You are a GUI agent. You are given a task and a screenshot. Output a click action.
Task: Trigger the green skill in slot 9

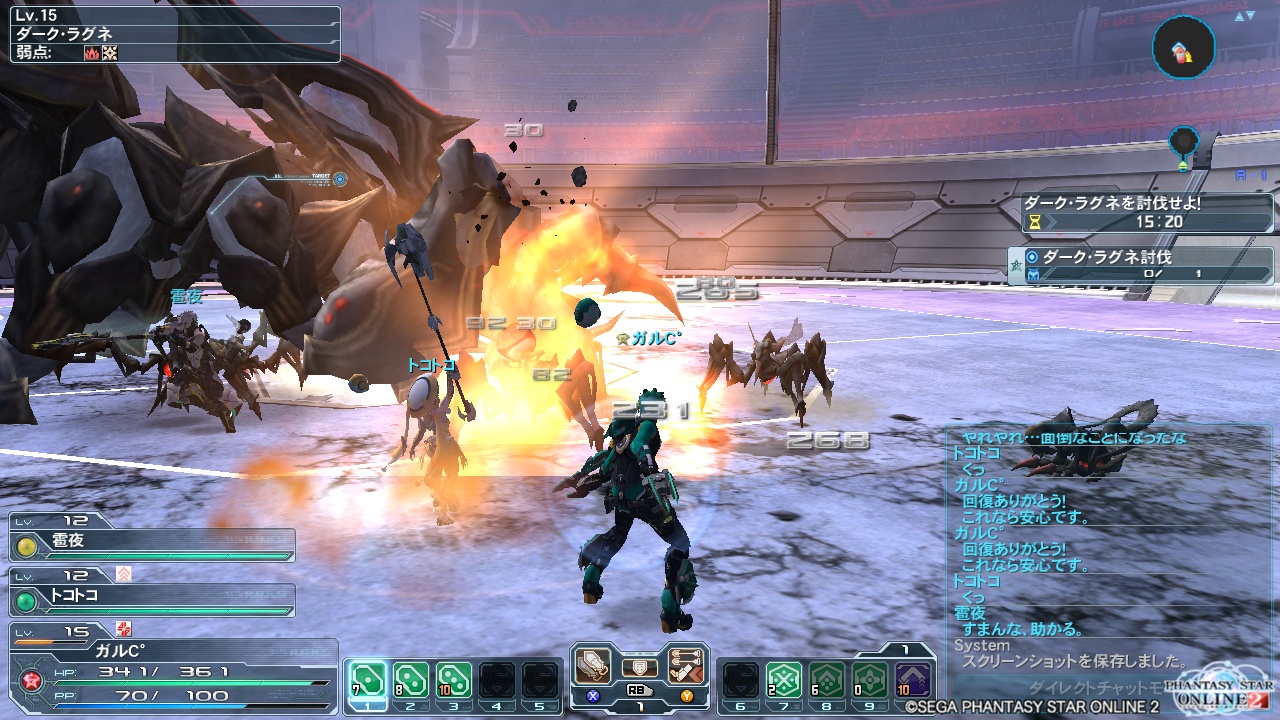[x=868, y=679]
